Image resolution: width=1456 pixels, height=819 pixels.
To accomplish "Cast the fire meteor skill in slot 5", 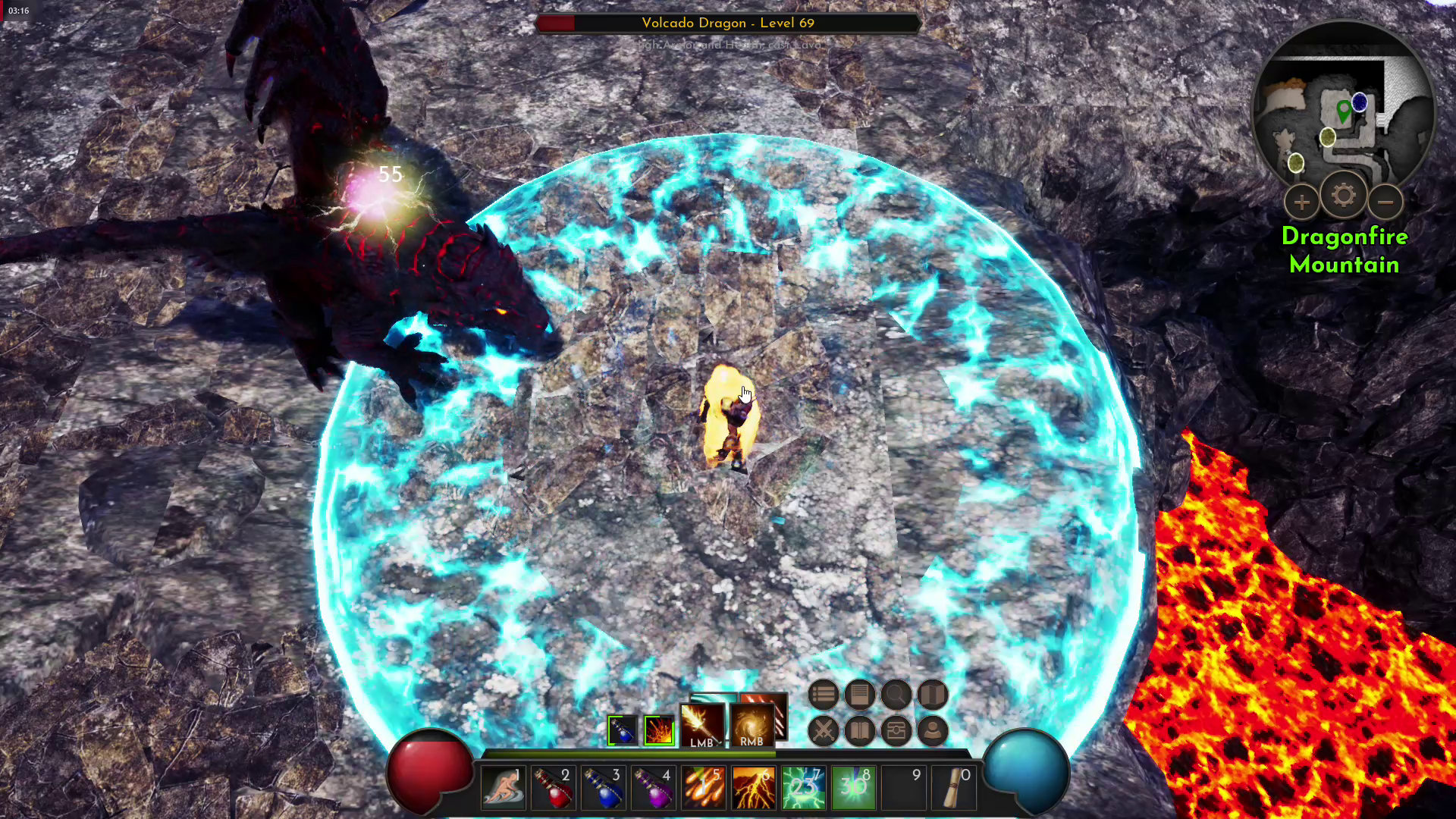I will pyautogui.click(x=703, y=789).
